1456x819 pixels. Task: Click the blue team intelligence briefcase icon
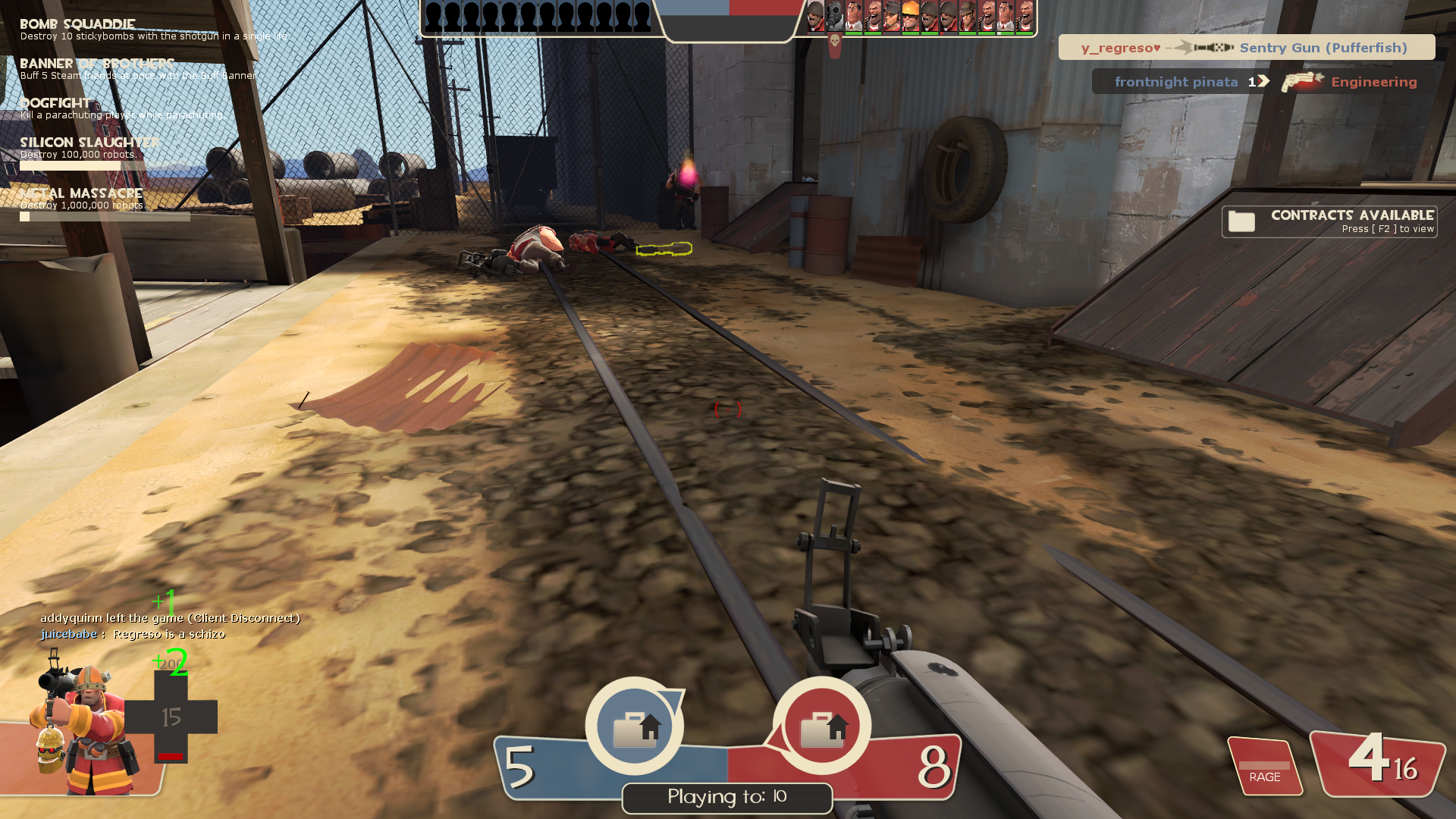pos(635,727)
